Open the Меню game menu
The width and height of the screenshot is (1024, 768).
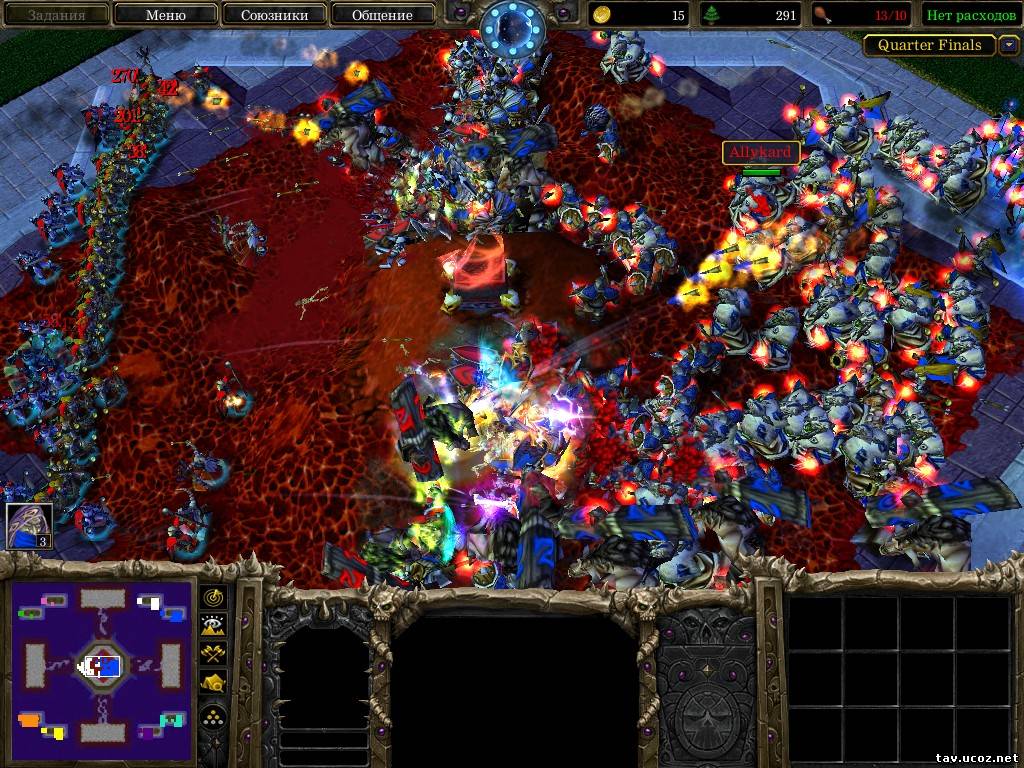coord(165,15)
